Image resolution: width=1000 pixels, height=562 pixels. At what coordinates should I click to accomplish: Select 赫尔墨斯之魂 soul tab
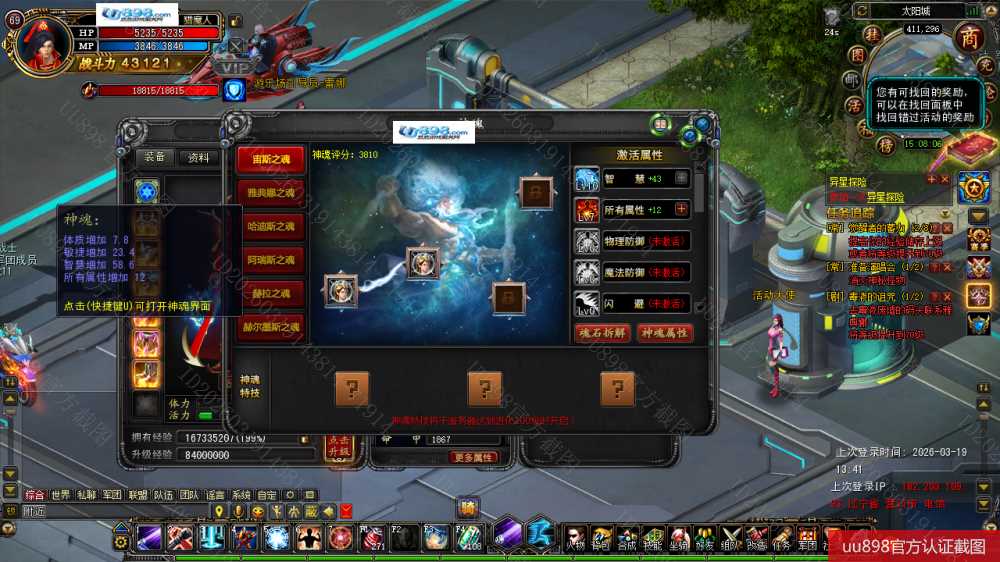click(270, 327)
